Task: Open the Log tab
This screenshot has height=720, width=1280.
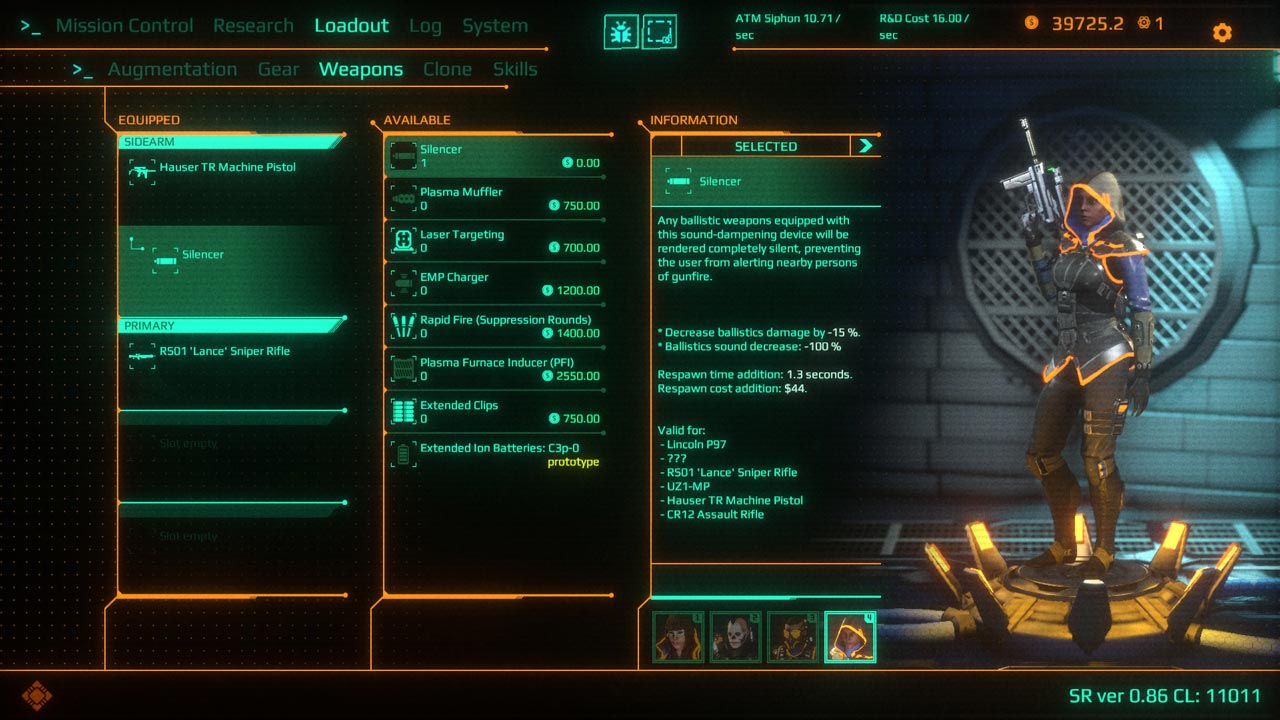Action: click(x=425, y=26)
